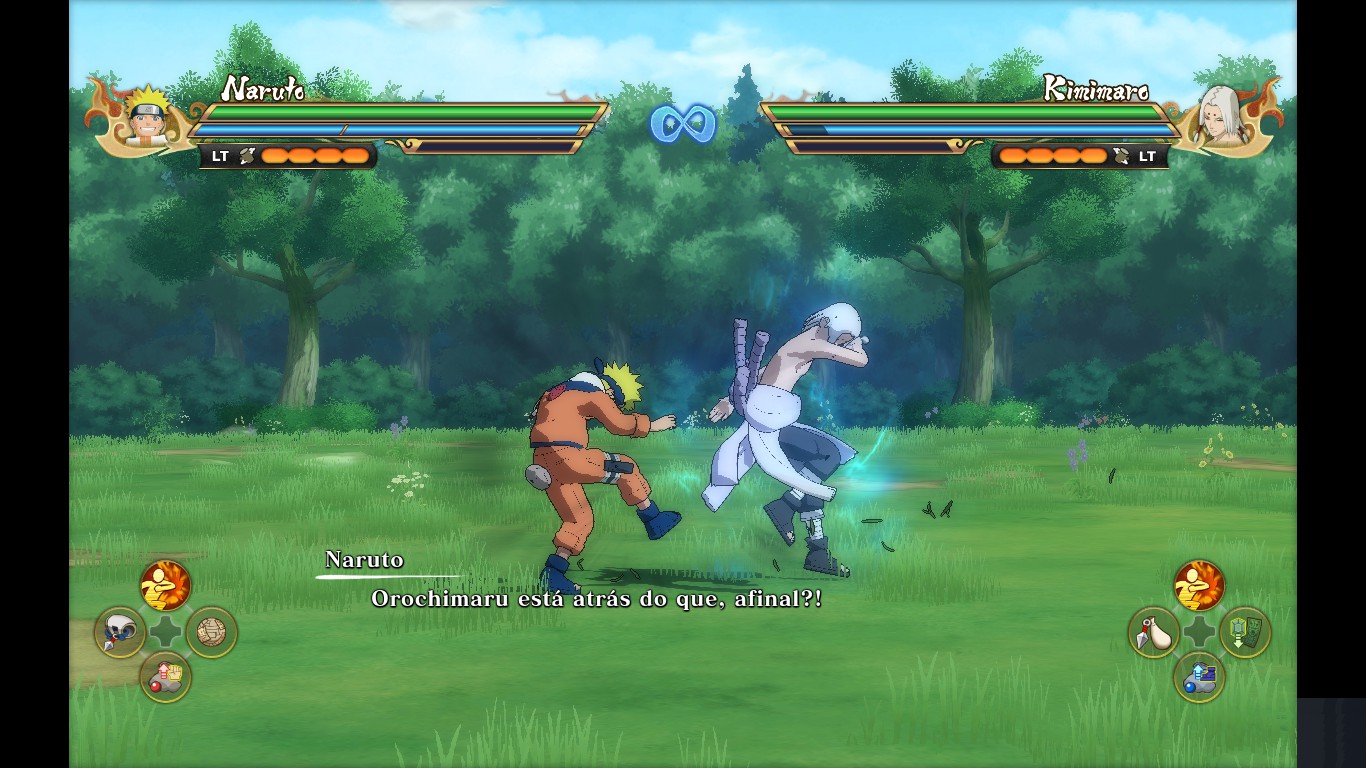Use Naruto's red attack-boost pill item
This screenshot has height=768, width=1366.
click(165, 677)
